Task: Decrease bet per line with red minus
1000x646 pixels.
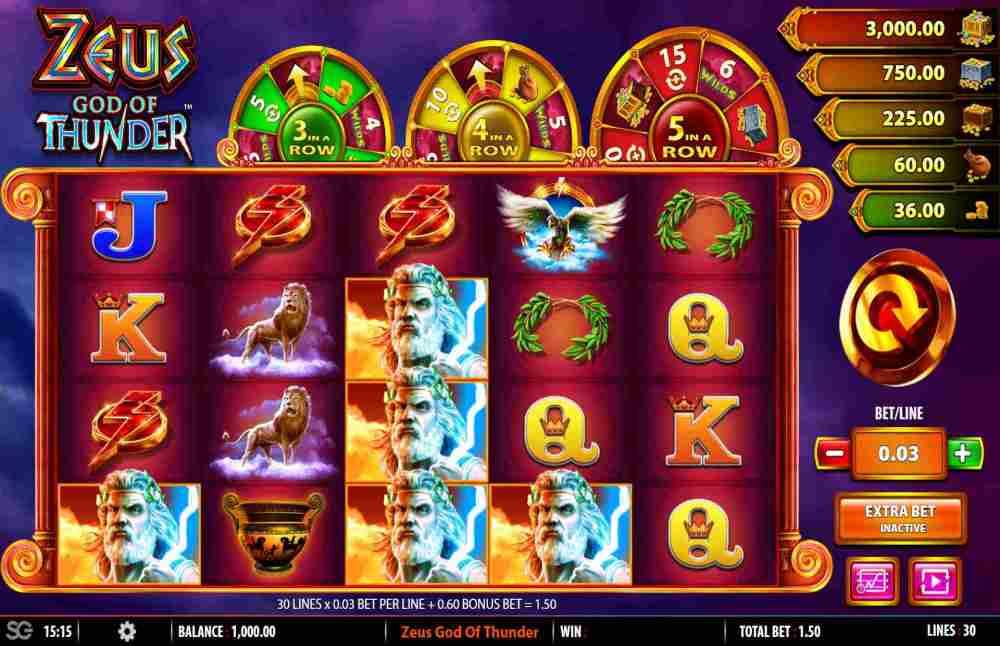Action: 832,453
